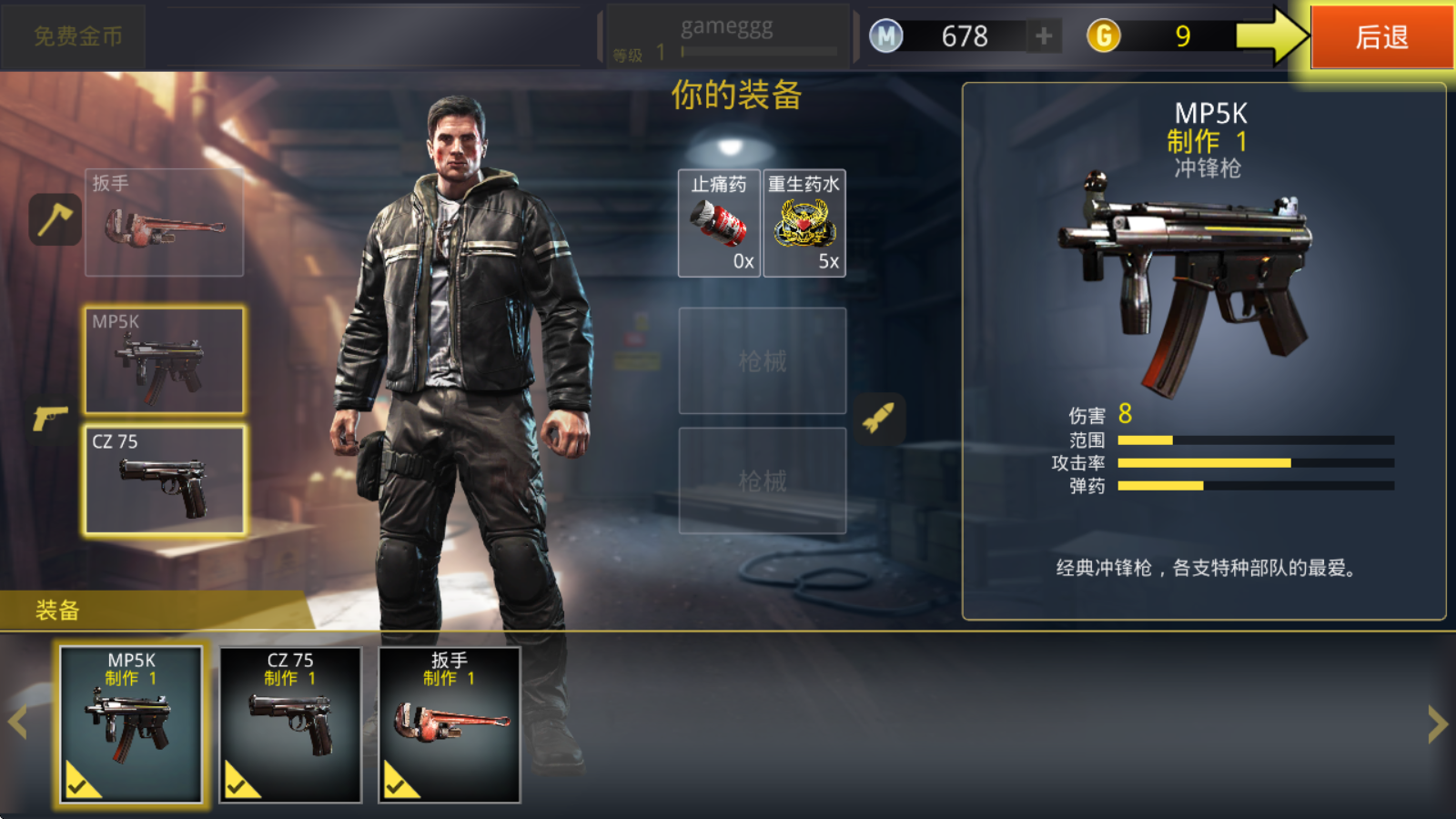Open the melee axe category icon
The height and width of the screenshot is (819, 1456).
pyautogui.click(x=55, y=219)
